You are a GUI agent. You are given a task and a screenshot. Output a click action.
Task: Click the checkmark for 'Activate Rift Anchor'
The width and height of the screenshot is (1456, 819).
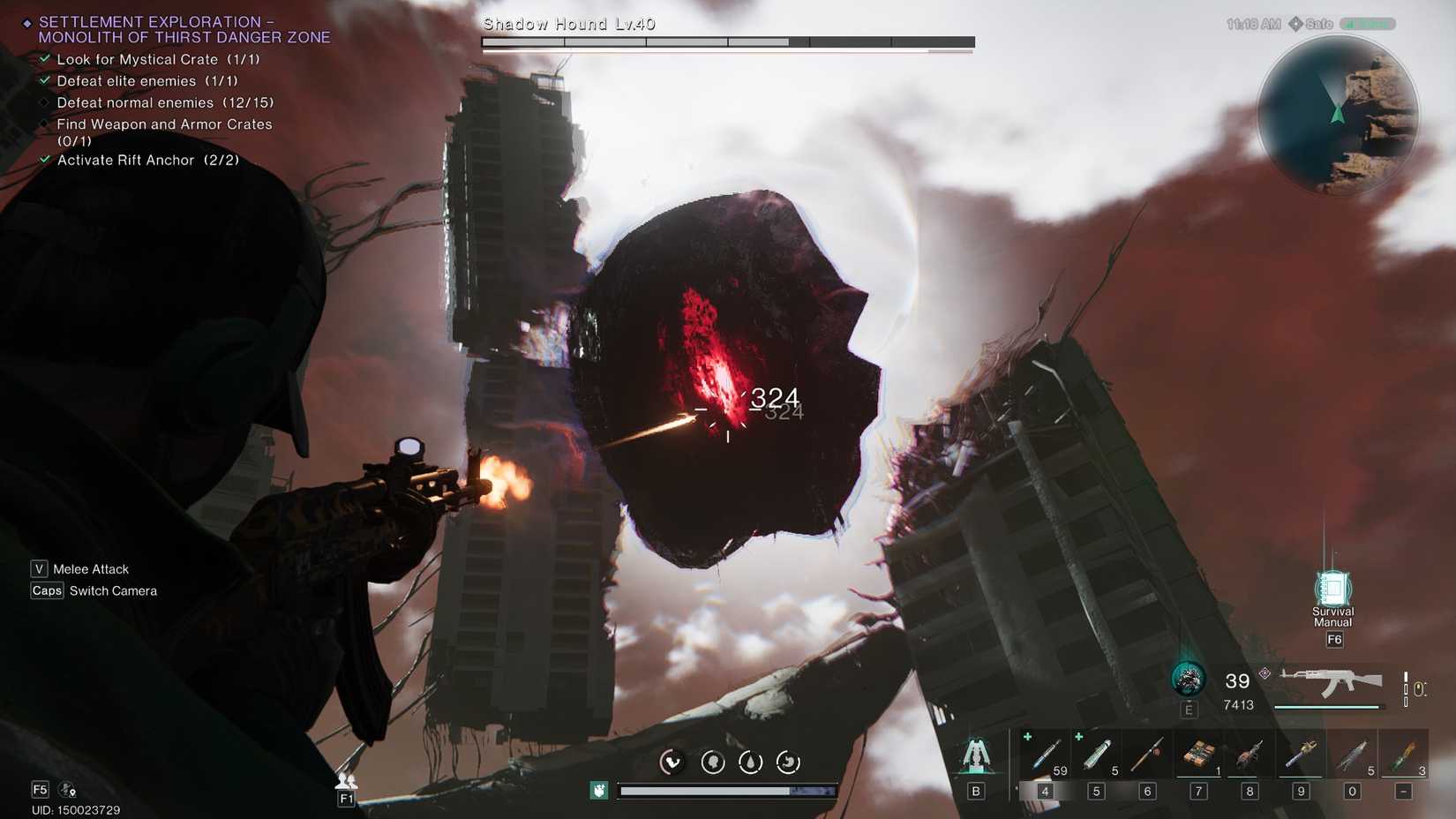point(44,160)
